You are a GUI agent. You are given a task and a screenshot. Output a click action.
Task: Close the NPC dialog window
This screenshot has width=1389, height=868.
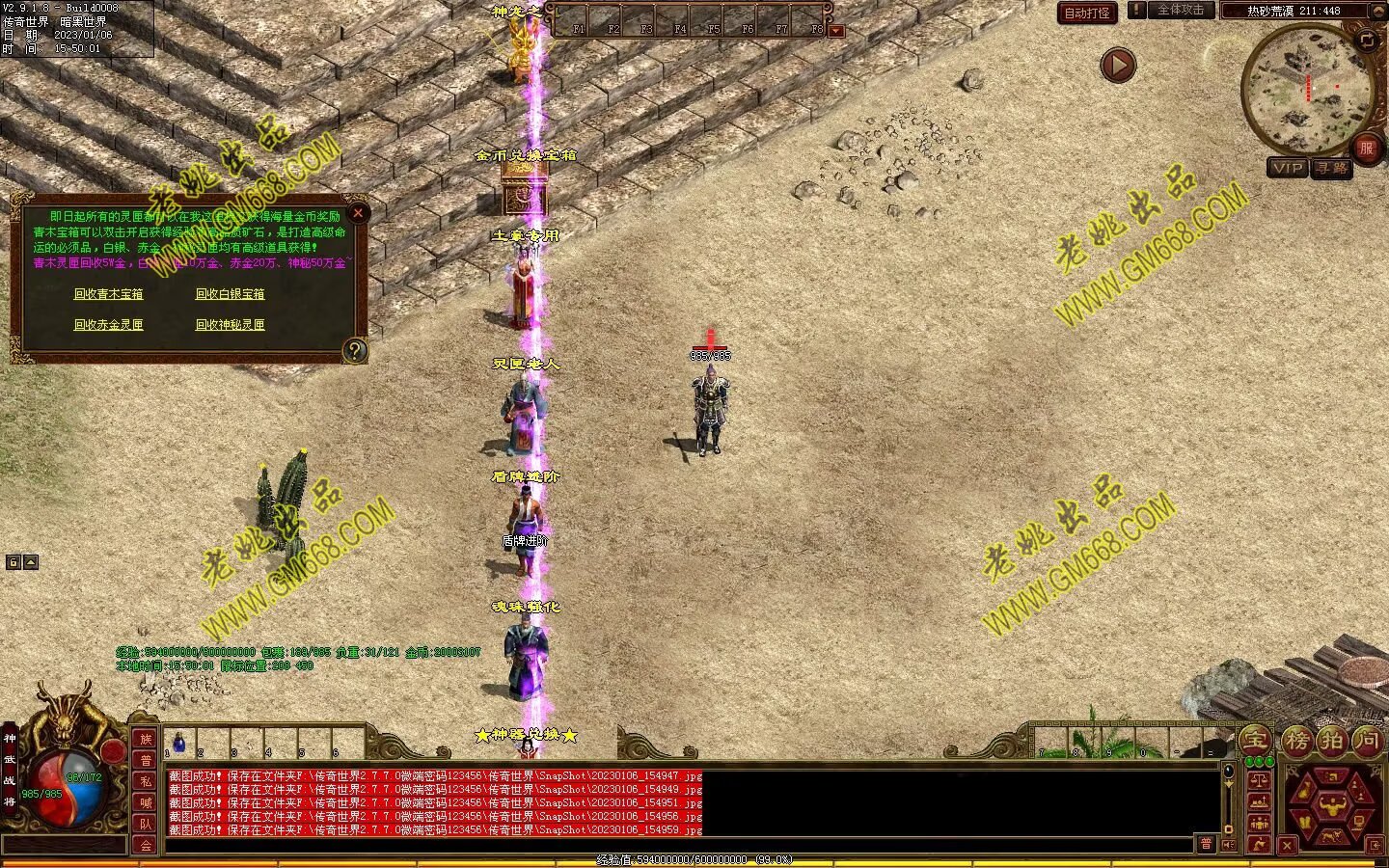tap(358, 213)
